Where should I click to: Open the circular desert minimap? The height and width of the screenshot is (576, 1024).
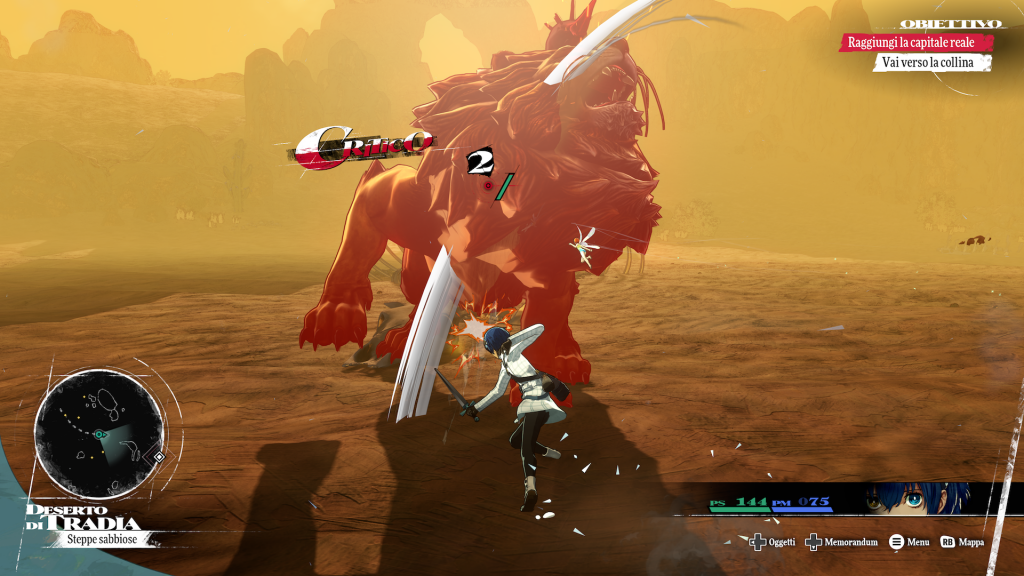tap(98, 434)
